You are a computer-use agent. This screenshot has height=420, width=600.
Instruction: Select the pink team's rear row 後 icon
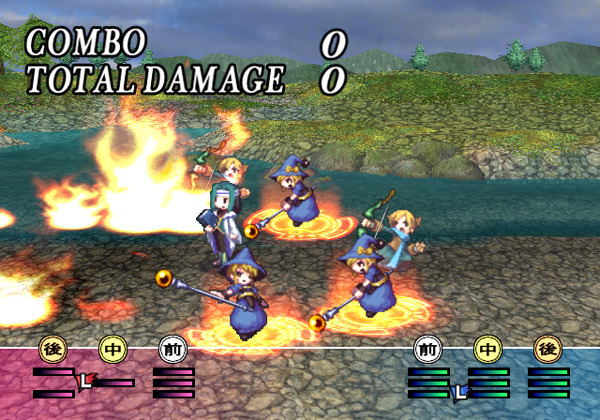(x=52, y=350)
